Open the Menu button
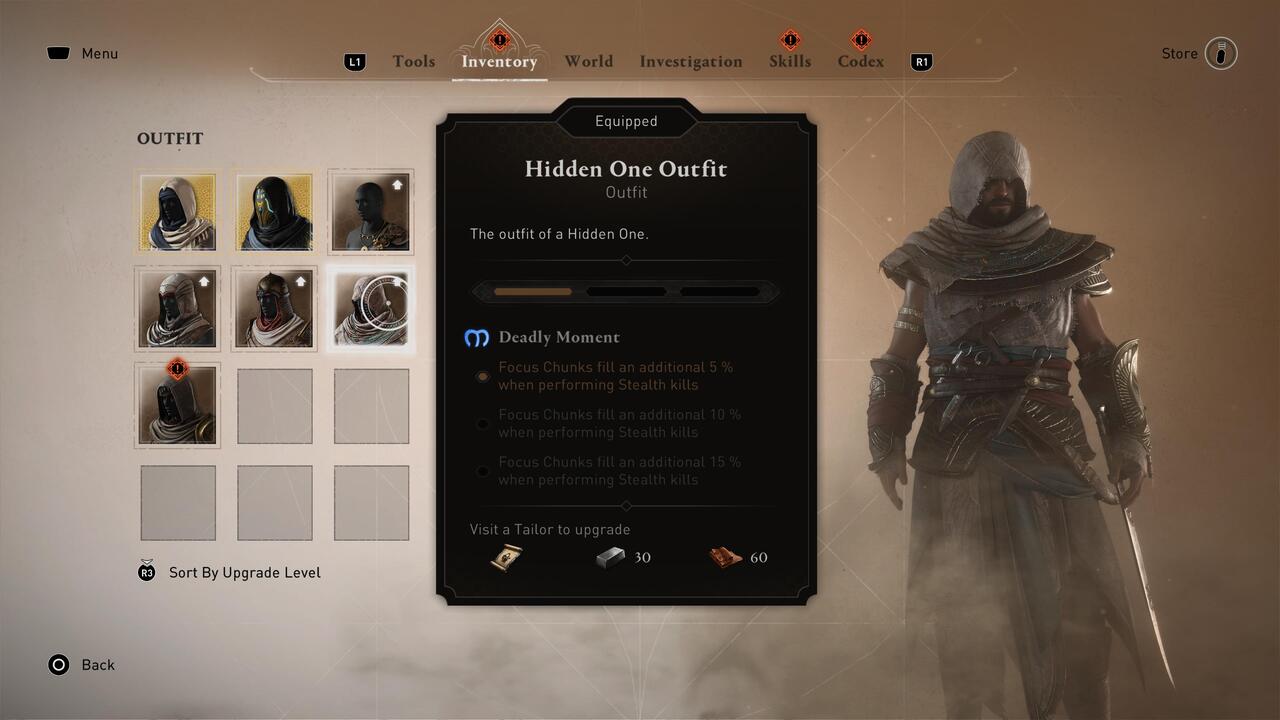1280x720 pixels. click(82, 53)
